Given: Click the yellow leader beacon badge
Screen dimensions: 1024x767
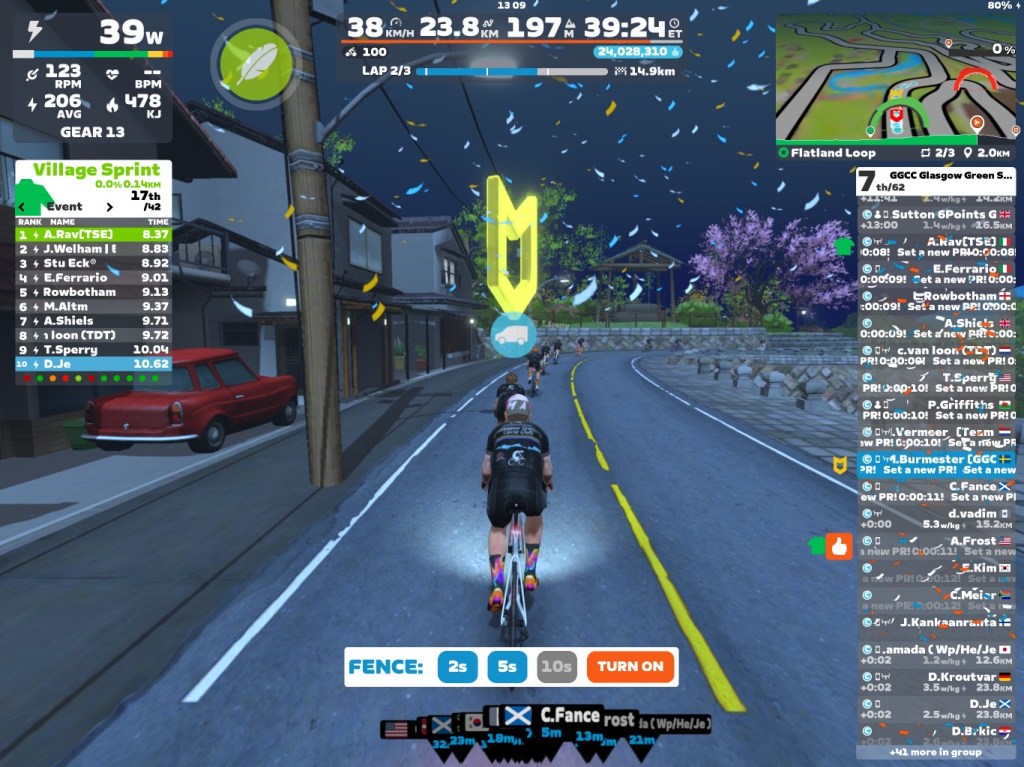Looking at the screenshot, I should tap(840, 463).
